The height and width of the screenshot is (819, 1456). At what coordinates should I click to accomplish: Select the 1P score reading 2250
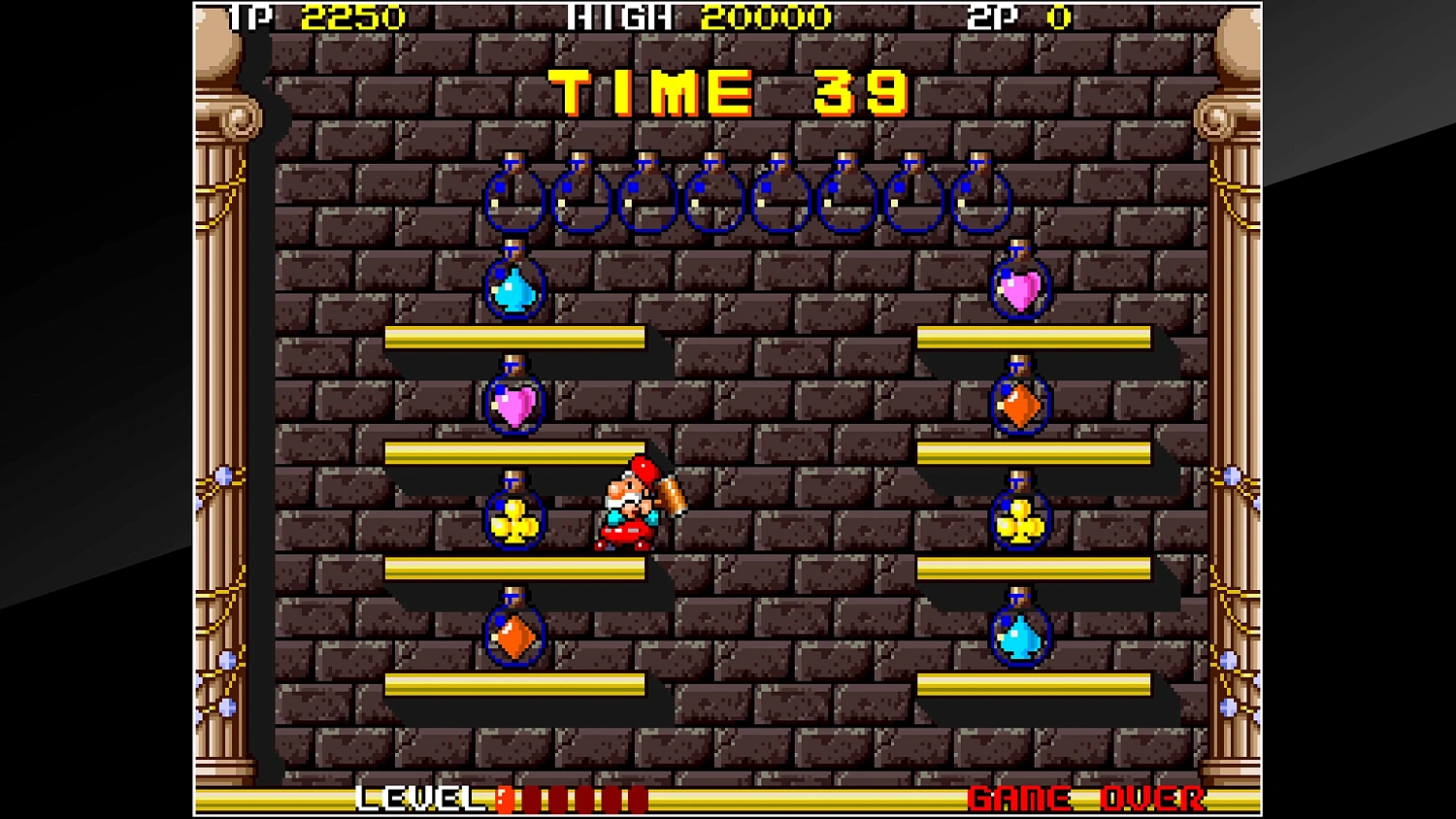[x=354, y=16]
